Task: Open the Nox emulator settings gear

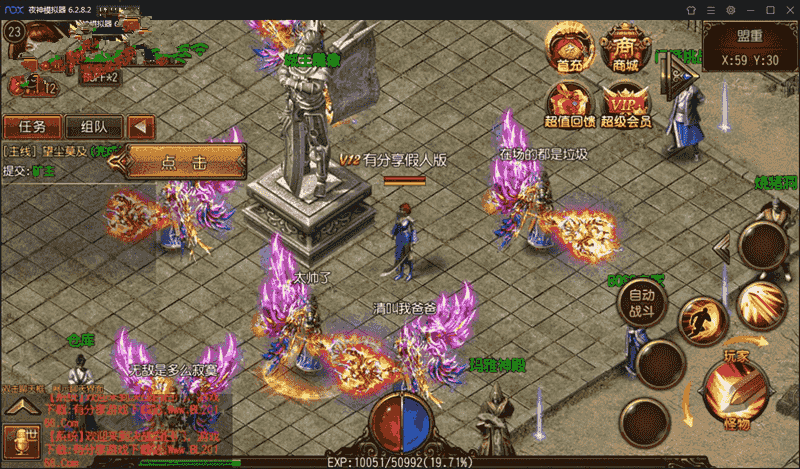Action: pyautogui.click(x=731, y=9)
